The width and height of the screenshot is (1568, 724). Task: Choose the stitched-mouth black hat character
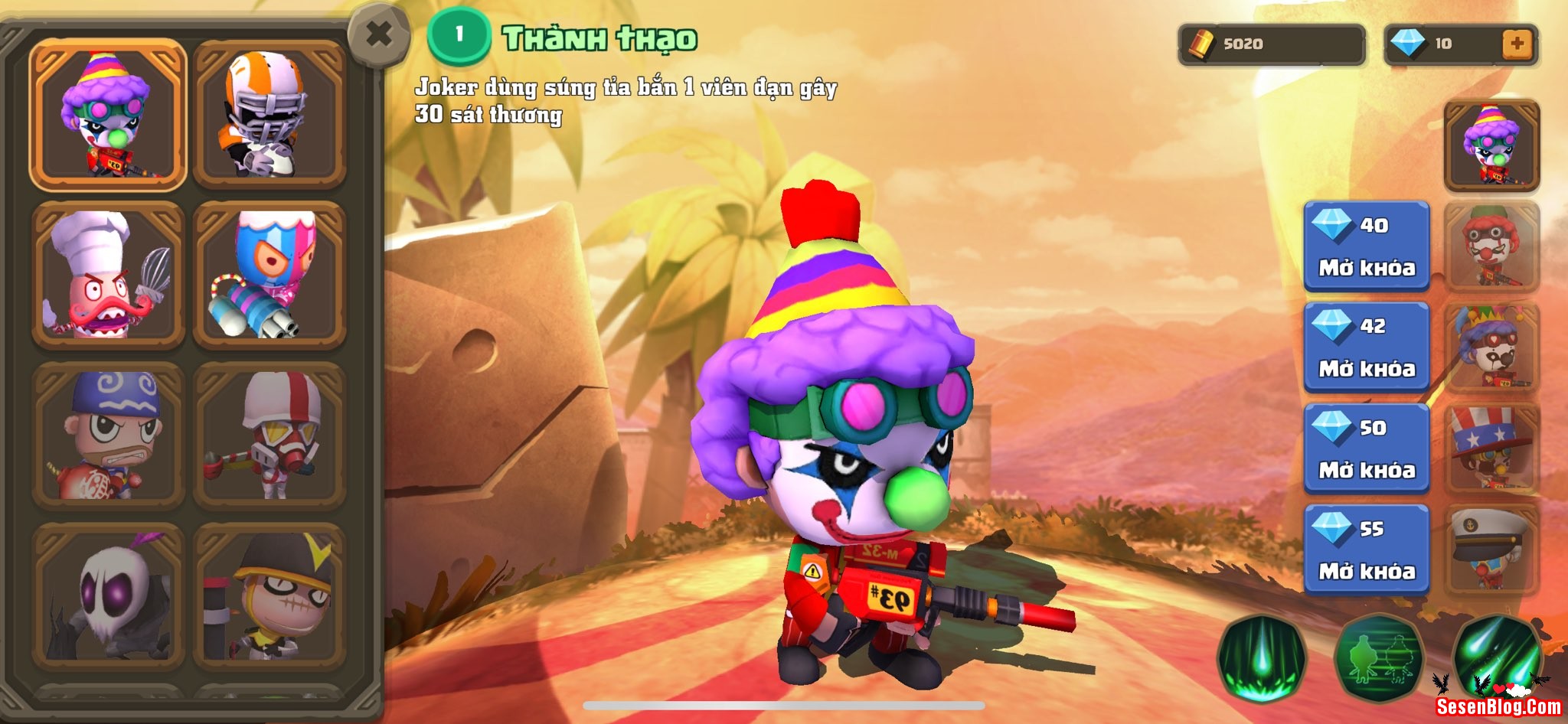[x=269, y=595]
